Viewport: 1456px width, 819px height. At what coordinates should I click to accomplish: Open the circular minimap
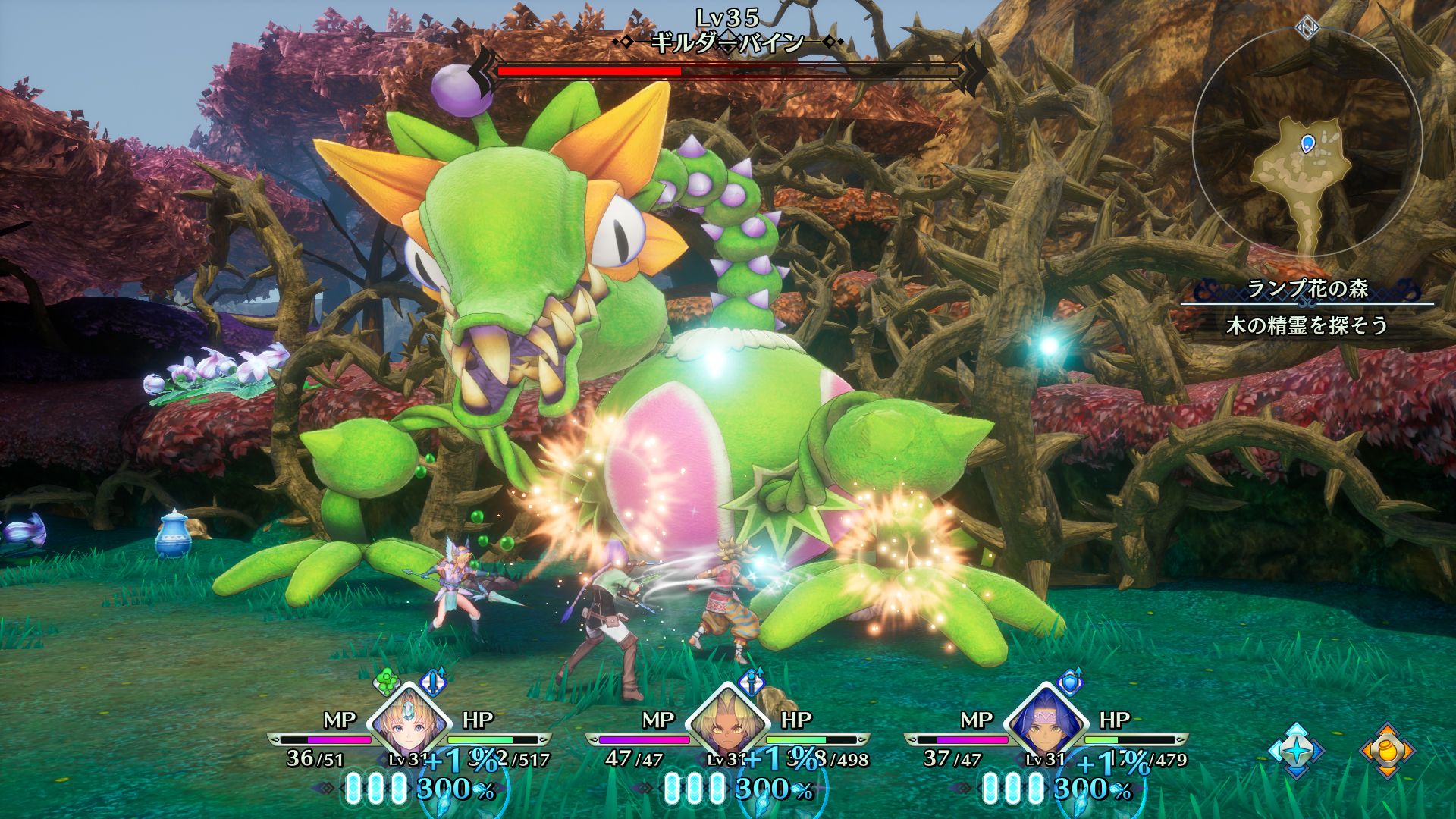point(1307,143)
